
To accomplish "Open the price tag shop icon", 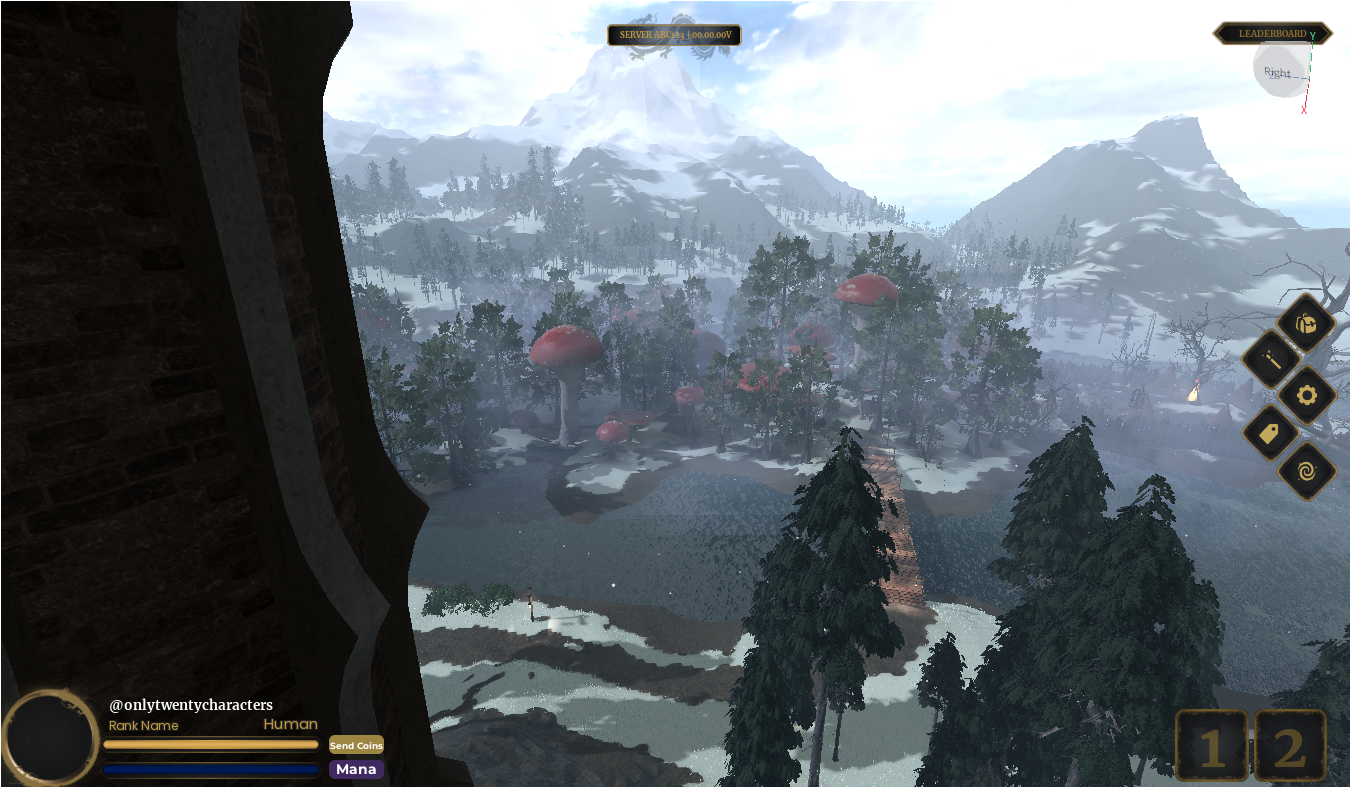I will 1271,433.
